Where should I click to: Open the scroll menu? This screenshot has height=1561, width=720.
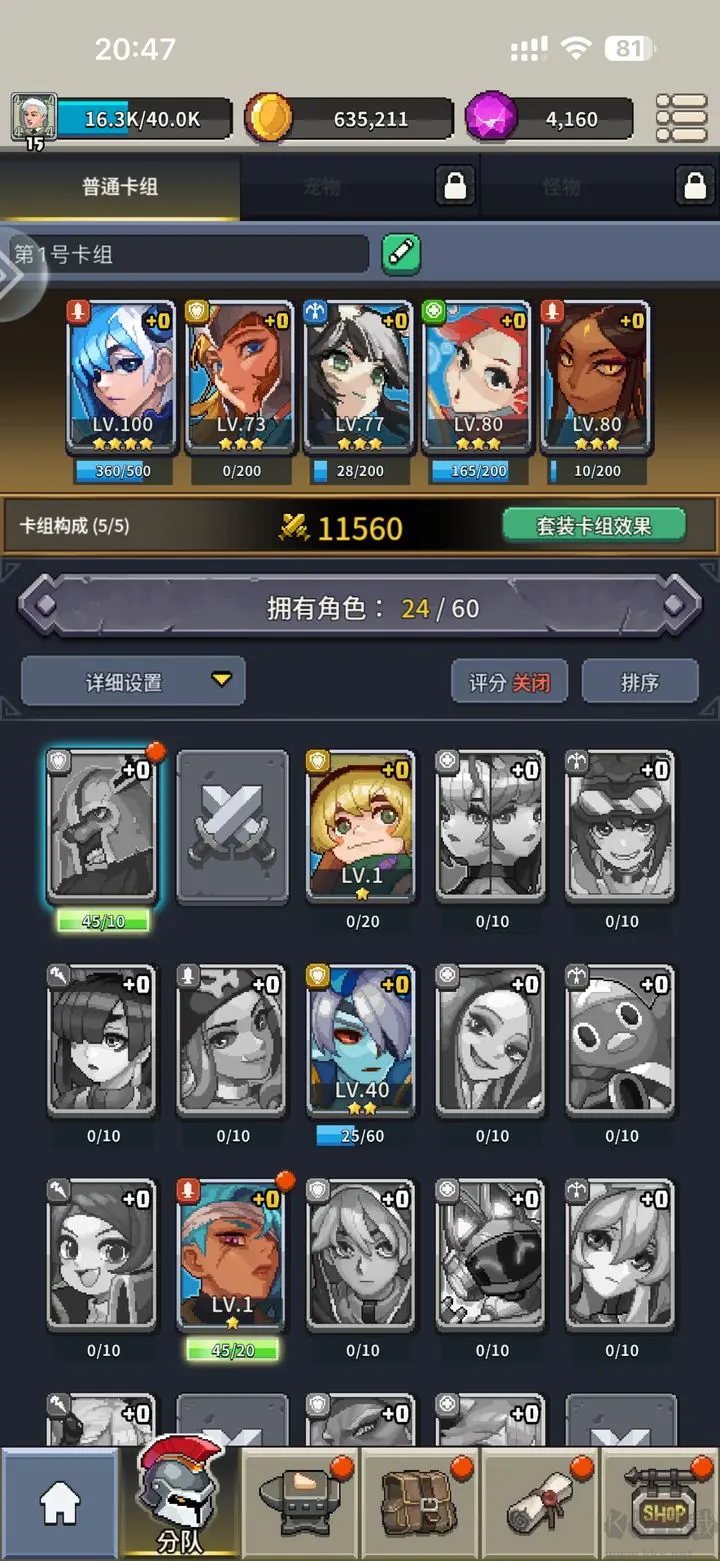[x=540, y=1504]
